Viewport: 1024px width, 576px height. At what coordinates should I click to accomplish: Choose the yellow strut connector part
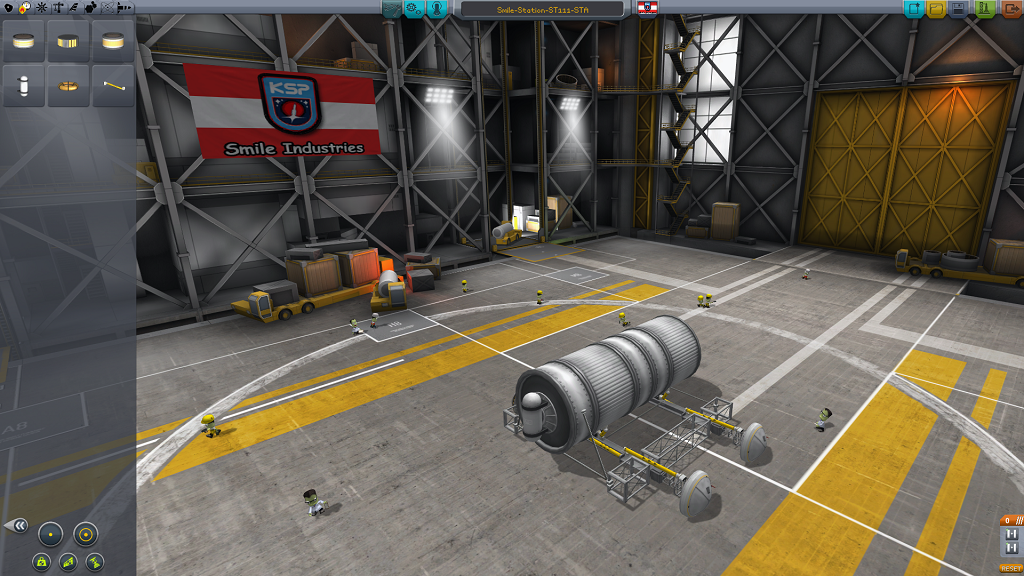[112, 87]
